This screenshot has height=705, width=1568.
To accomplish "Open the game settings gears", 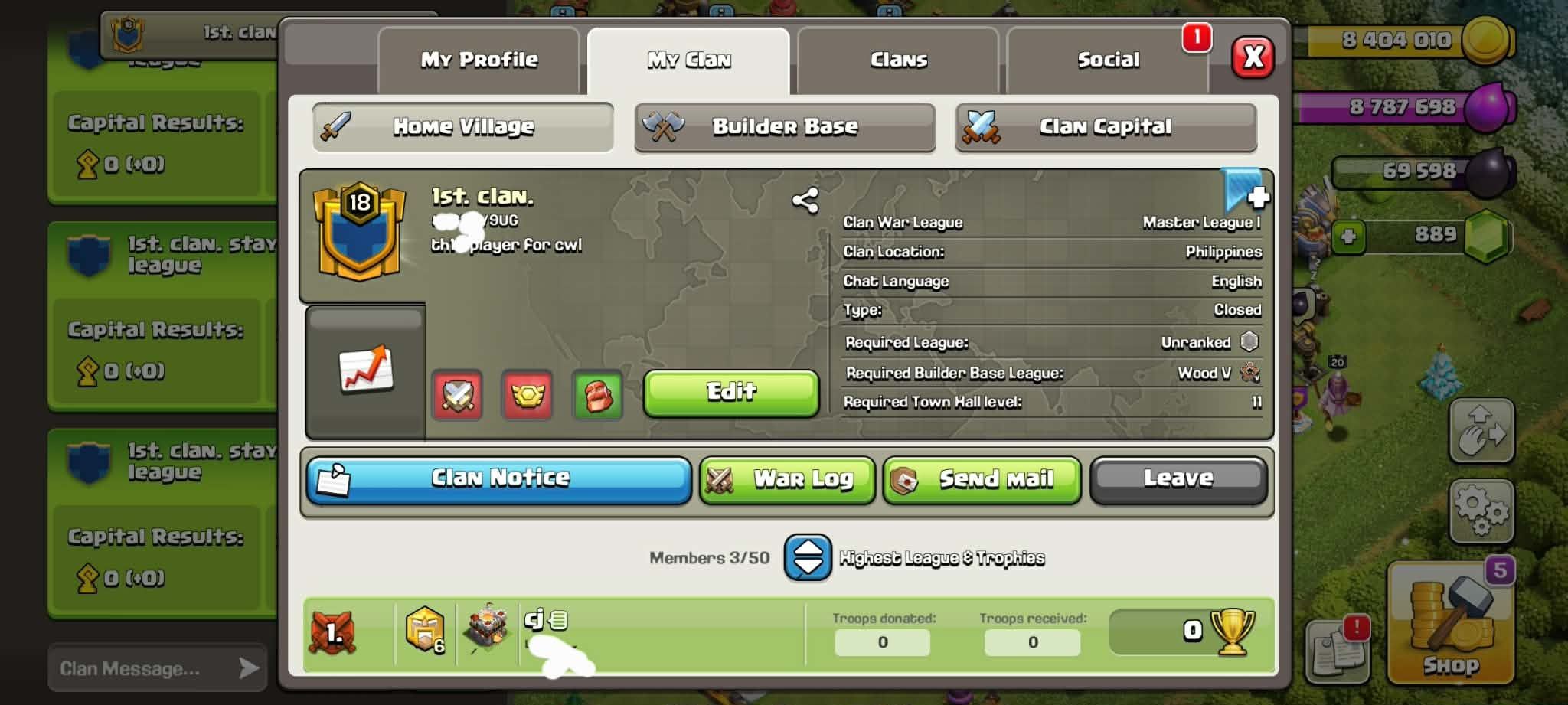I will [1481, 510].
